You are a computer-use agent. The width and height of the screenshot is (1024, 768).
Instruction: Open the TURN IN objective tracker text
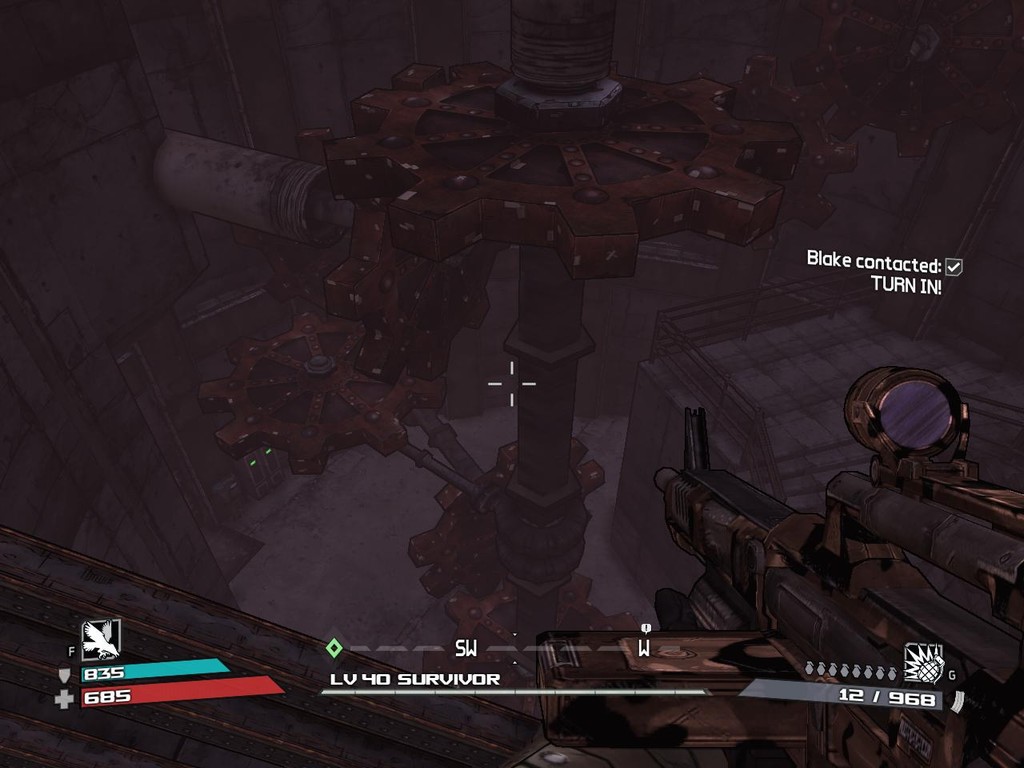[906, 285]
